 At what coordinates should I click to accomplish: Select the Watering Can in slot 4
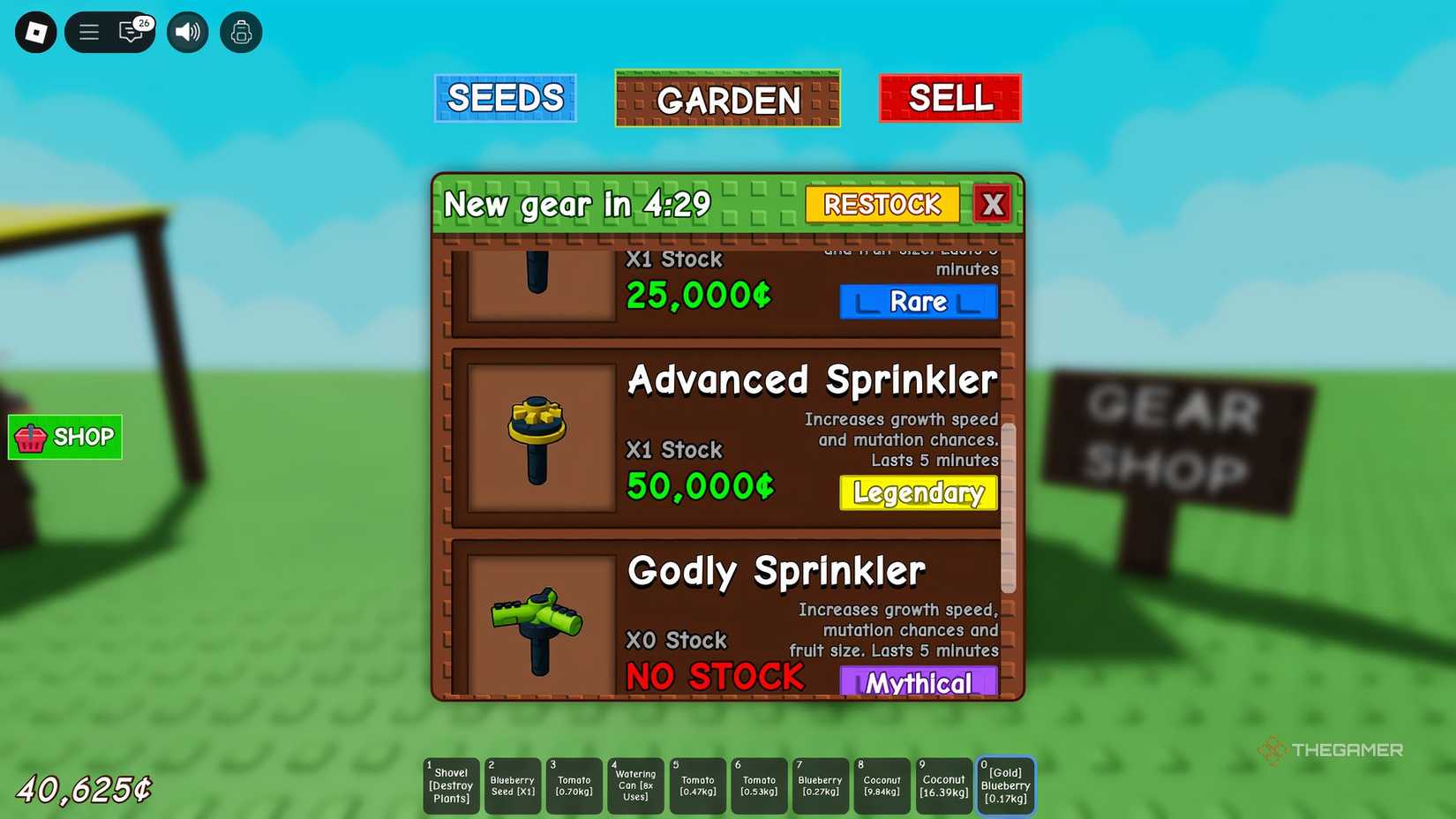pyautogui.click(x=635, y=785)
